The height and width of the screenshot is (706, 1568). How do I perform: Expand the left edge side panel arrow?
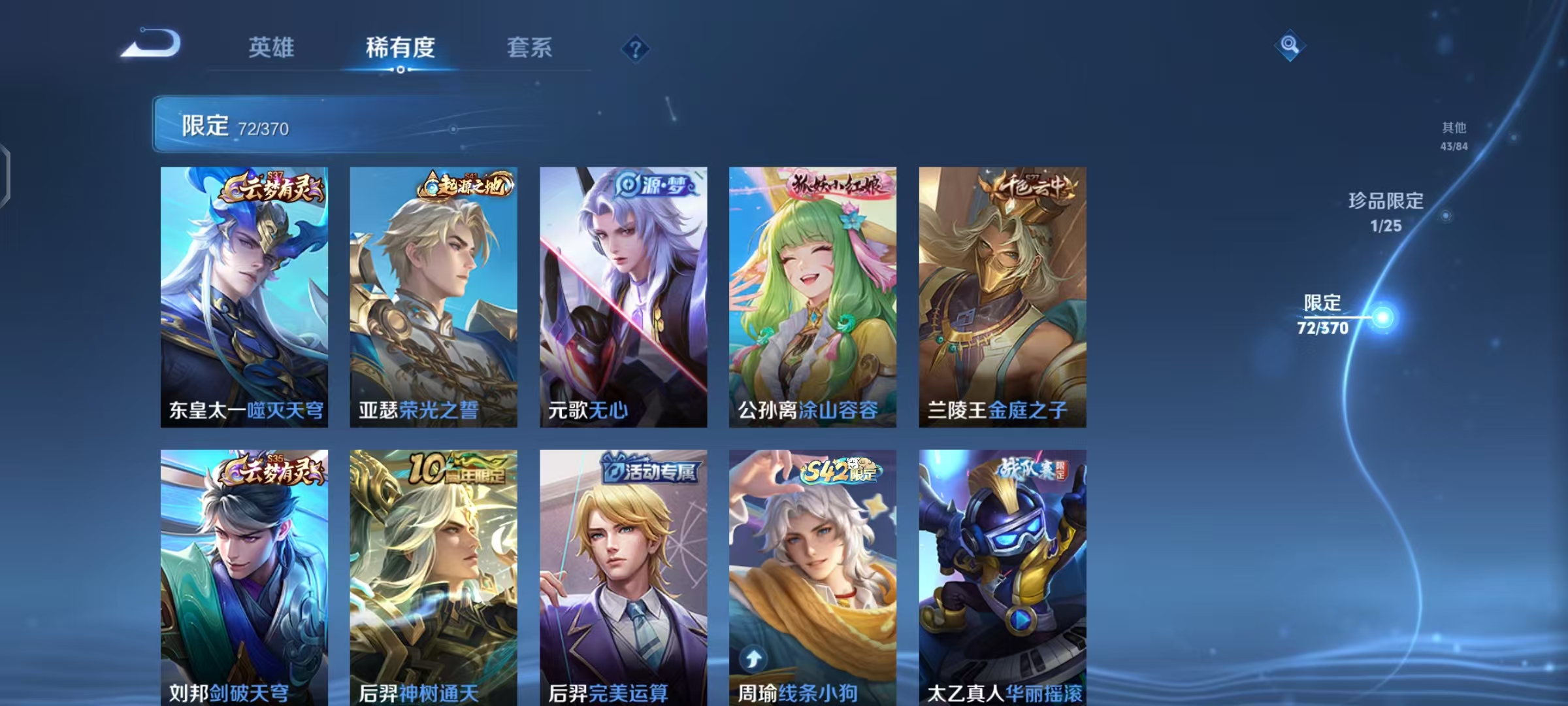click(7, 176)
